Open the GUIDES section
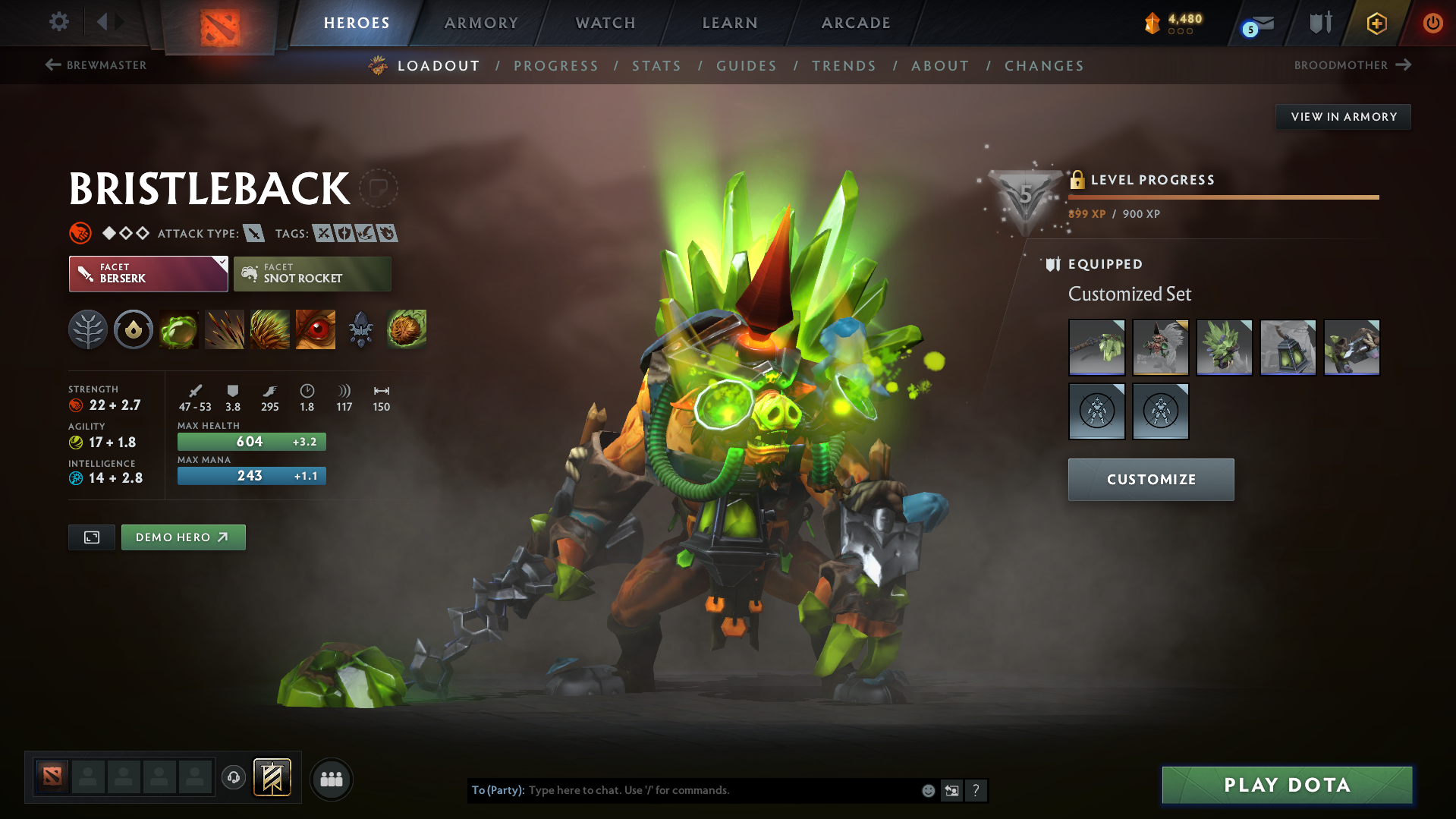Viewport: 1456px width, 819px height. [x=746, y=66]
